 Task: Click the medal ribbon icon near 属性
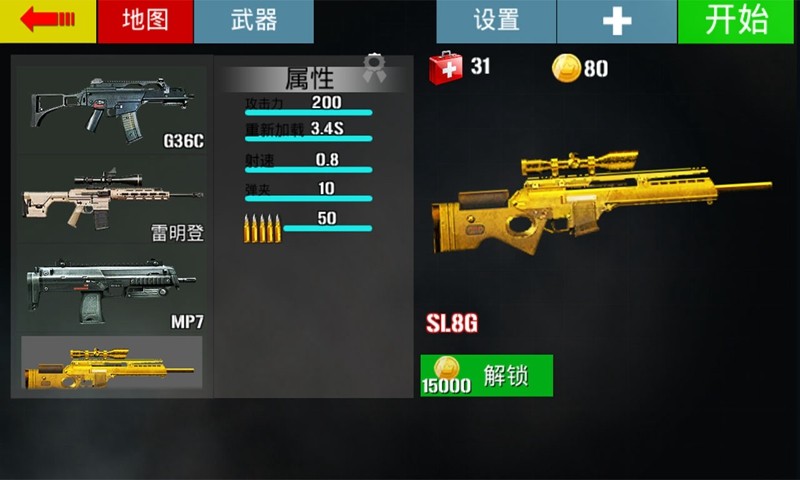374,69
